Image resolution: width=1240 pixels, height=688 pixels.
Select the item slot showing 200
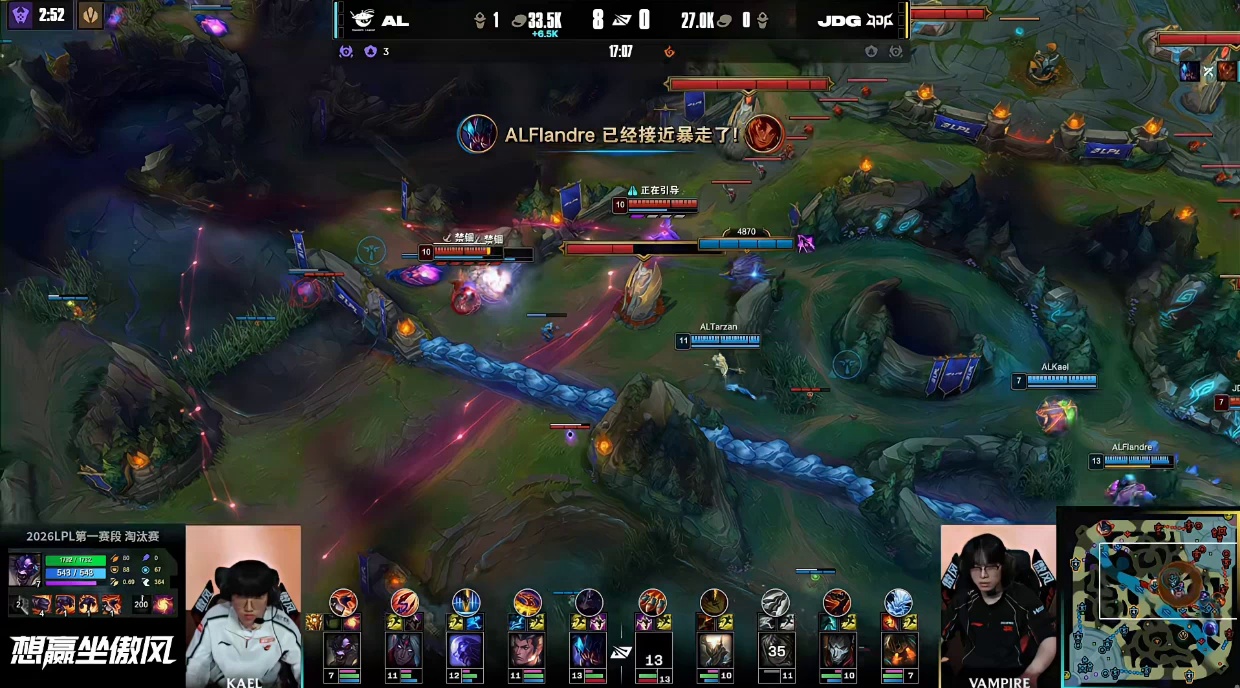pyautogui.click(x=140, y=604)
